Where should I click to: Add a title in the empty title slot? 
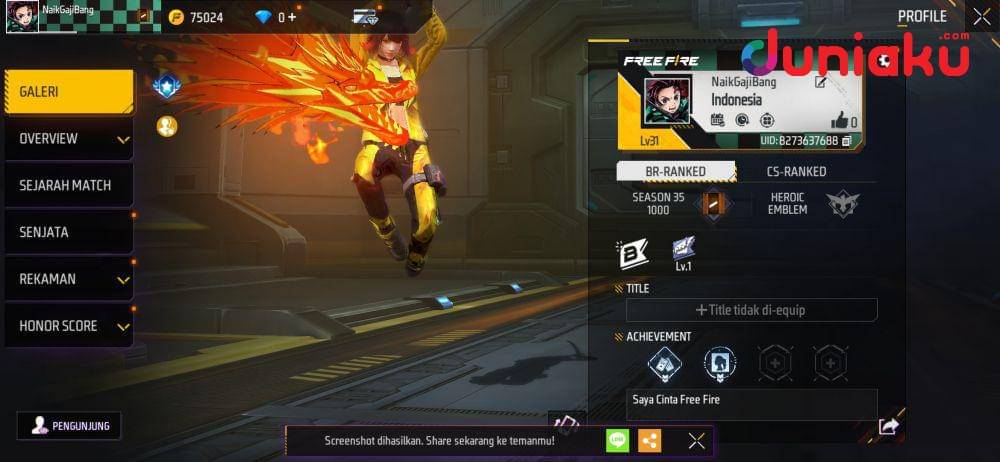coord(751,310)
